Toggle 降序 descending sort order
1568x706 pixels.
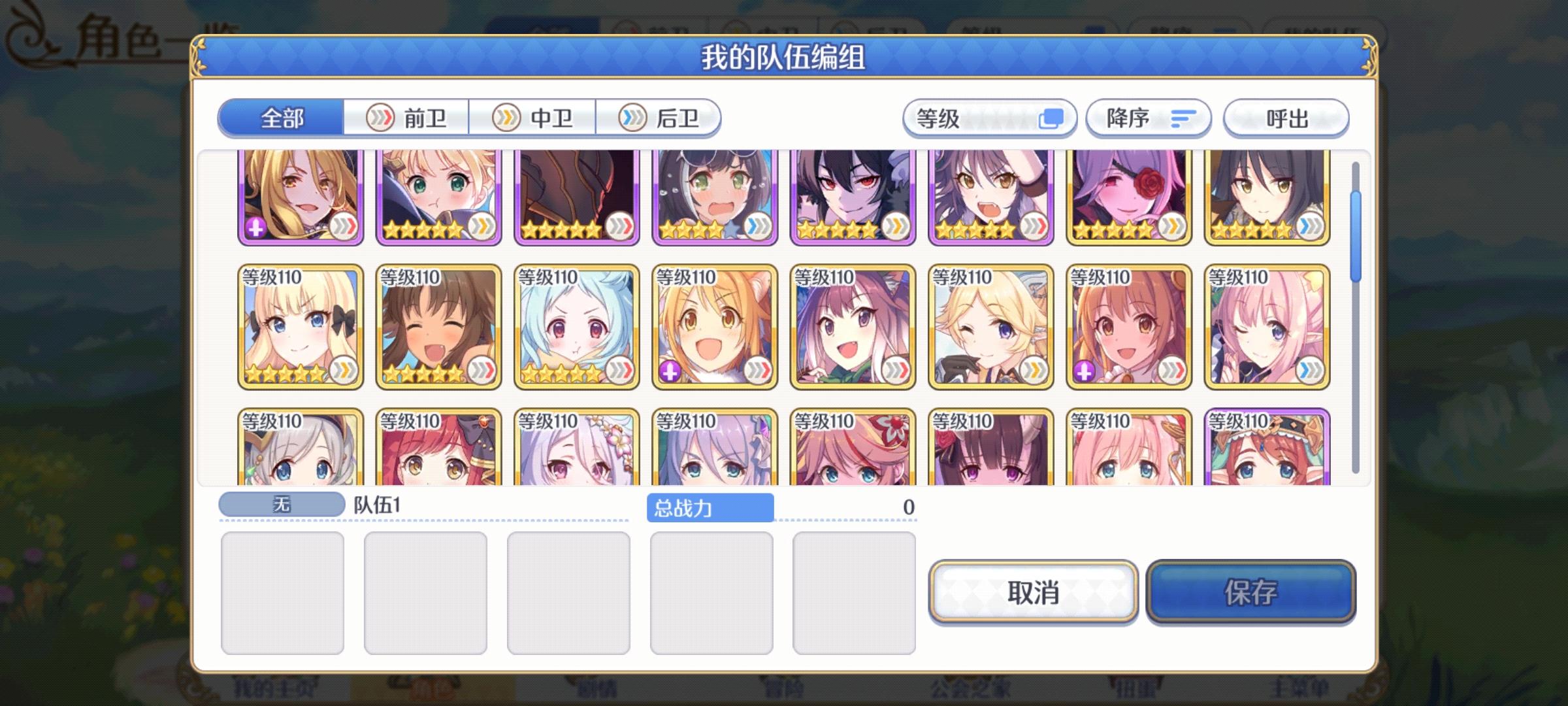pyautogui.click(x=1147, y=118)
